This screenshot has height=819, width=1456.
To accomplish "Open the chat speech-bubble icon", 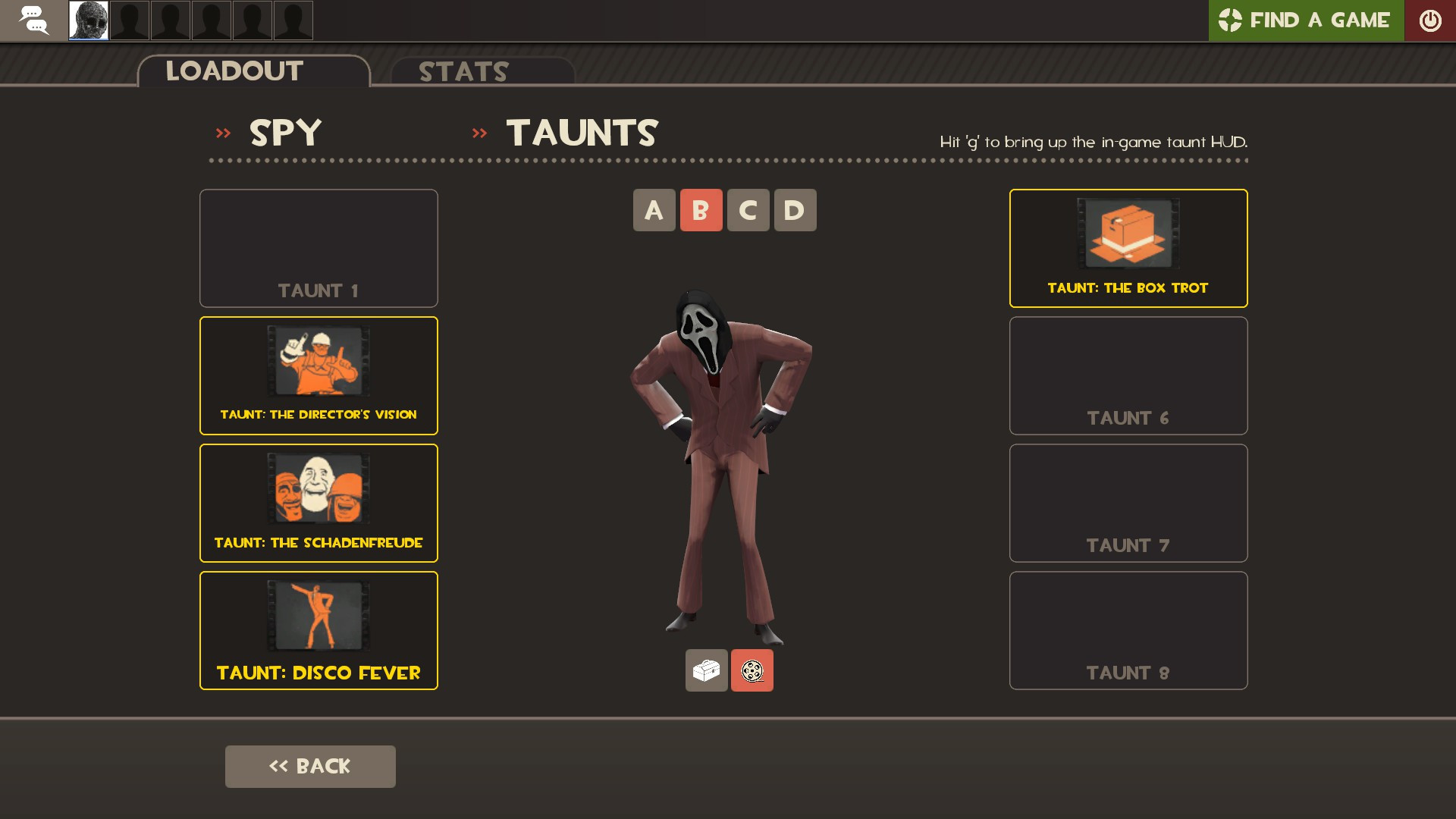I will click(33, 20).
